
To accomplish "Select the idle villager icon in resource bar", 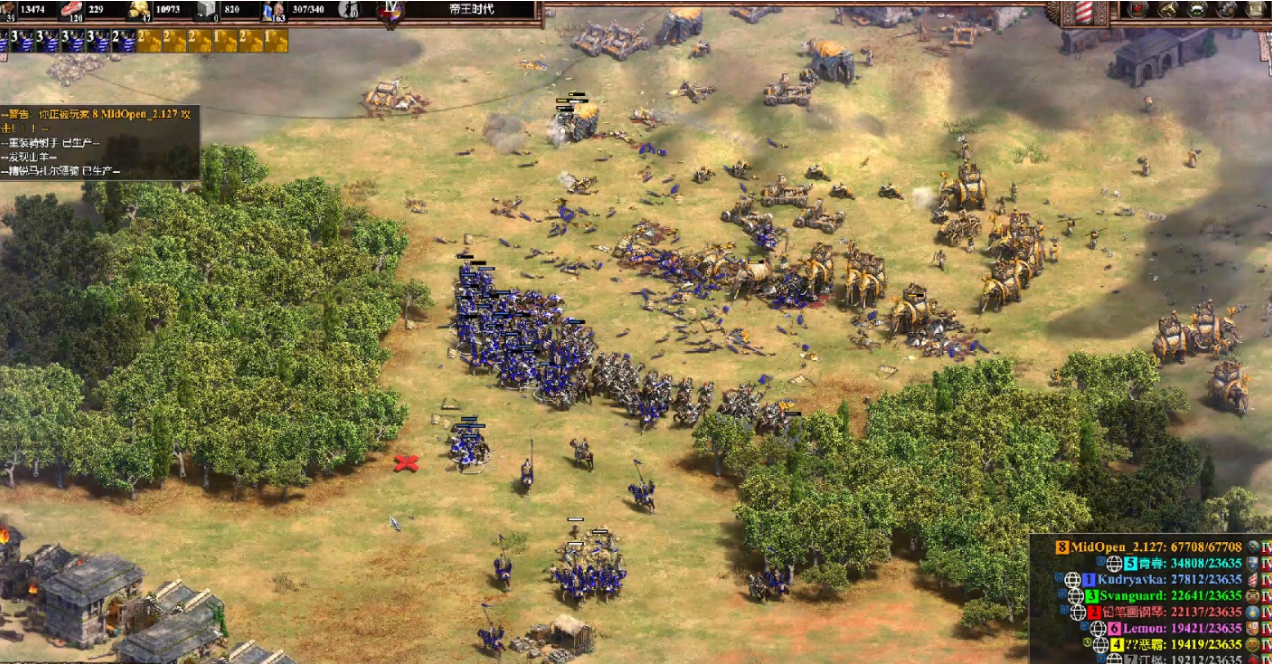I will pos(348,10).
